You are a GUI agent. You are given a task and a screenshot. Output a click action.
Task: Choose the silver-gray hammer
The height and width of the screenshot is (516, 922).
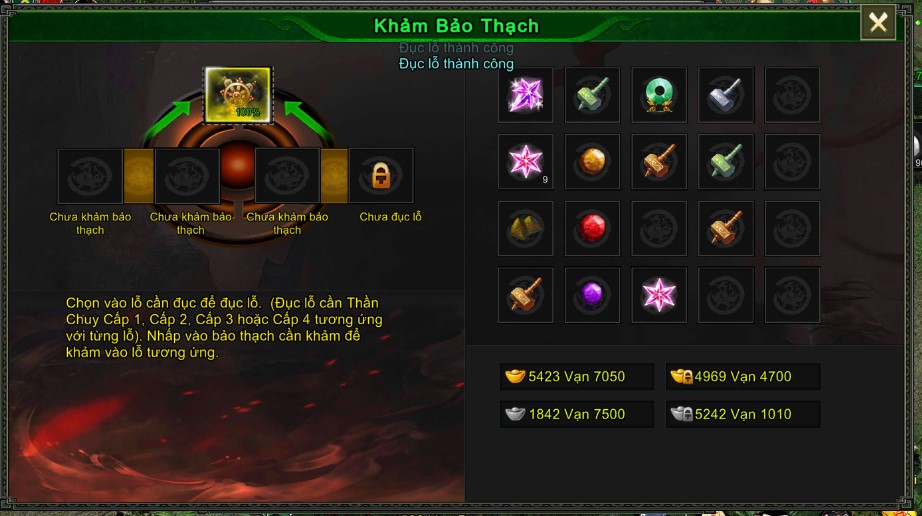tap(726, 95)
